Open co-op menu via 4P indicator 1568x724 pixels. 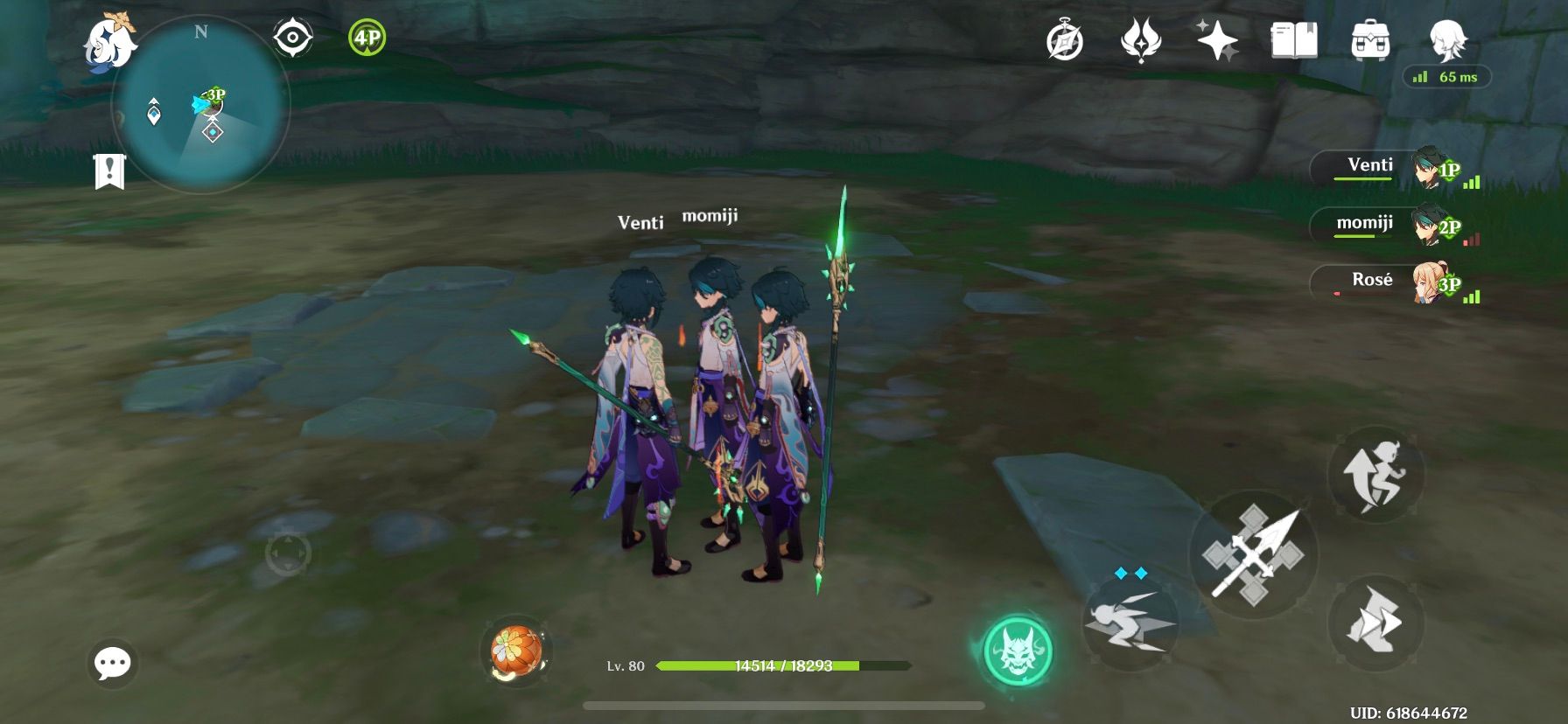(367, 38)
